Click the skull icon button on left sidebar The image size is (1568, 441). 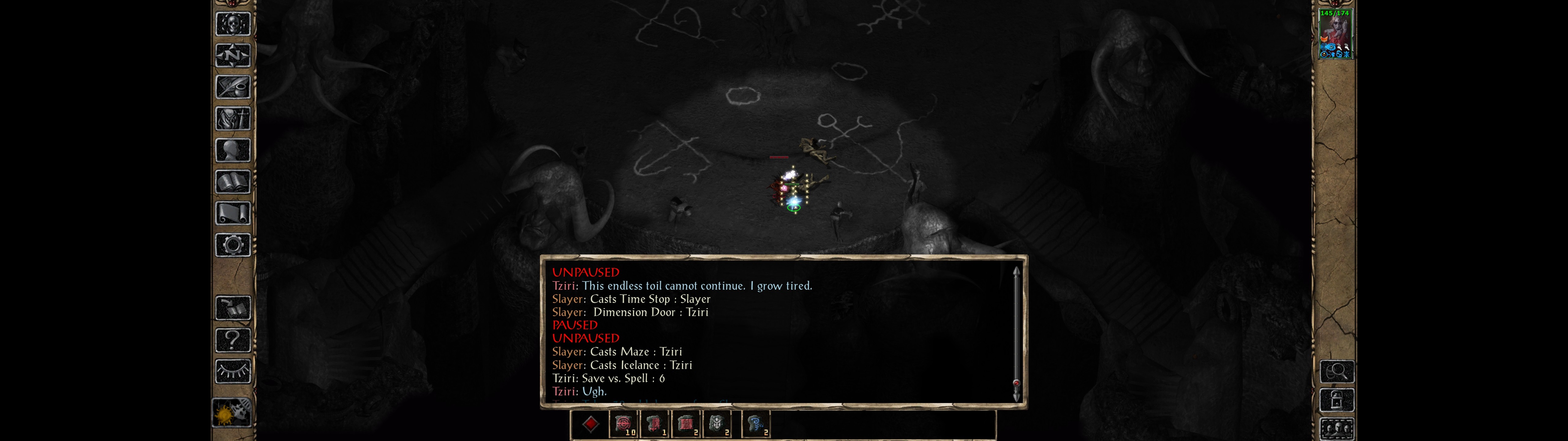(x=232, y=24)
